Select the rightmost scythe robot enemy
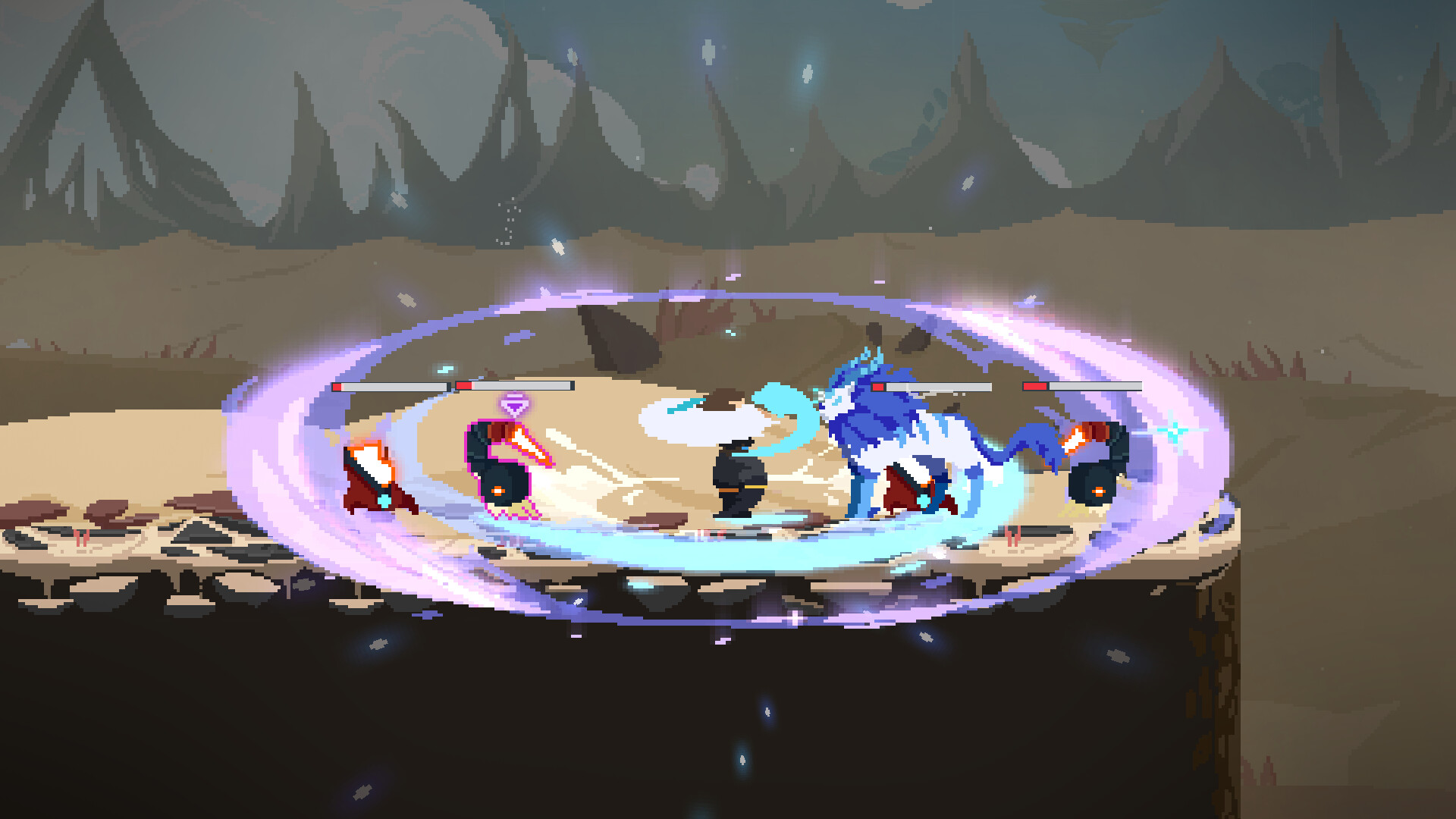Screen dimensions: 1456x819 1096,478
